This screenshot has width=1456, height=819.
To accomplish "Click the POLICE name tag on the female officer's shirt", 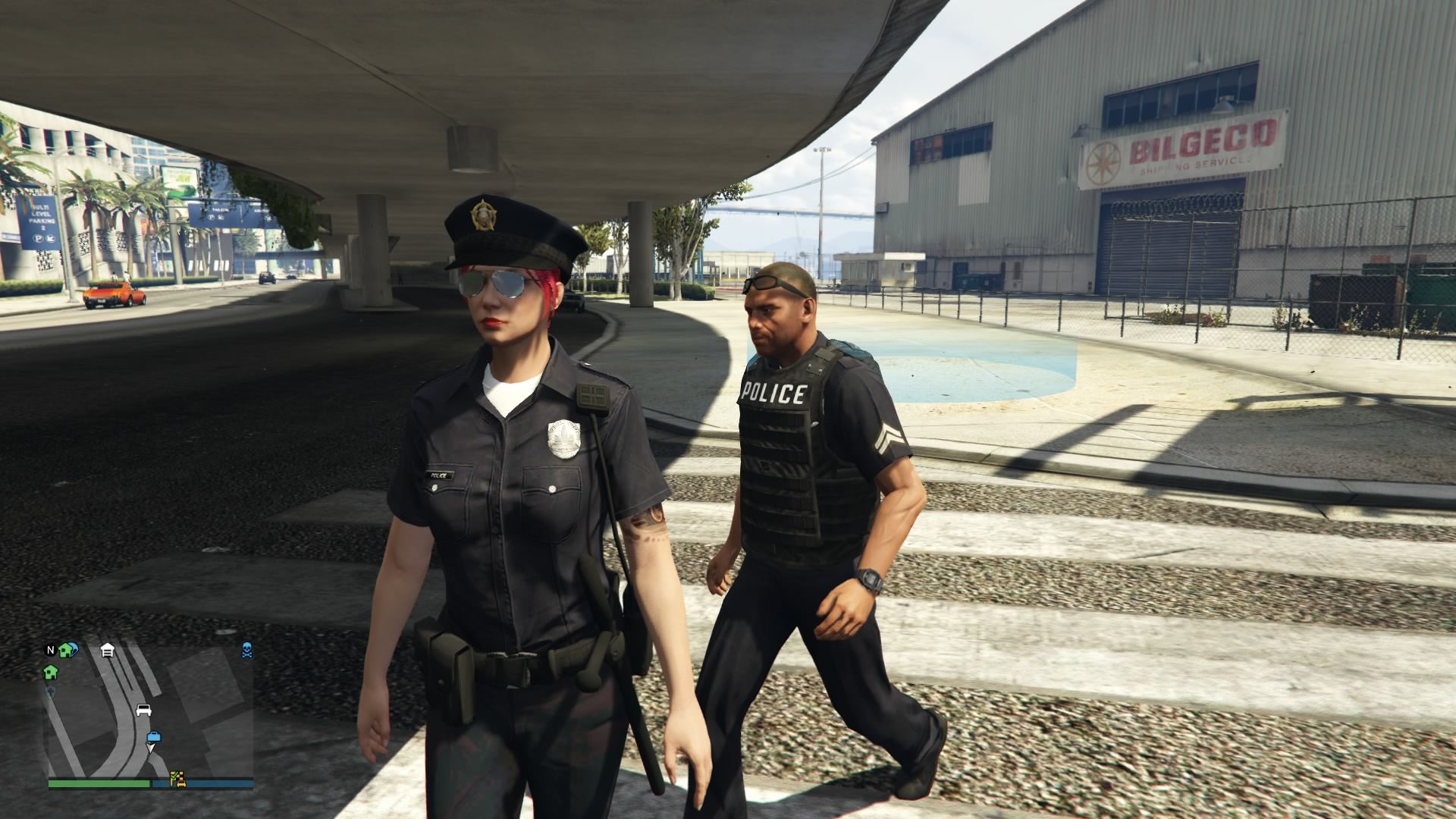I will tap(438, 474).
